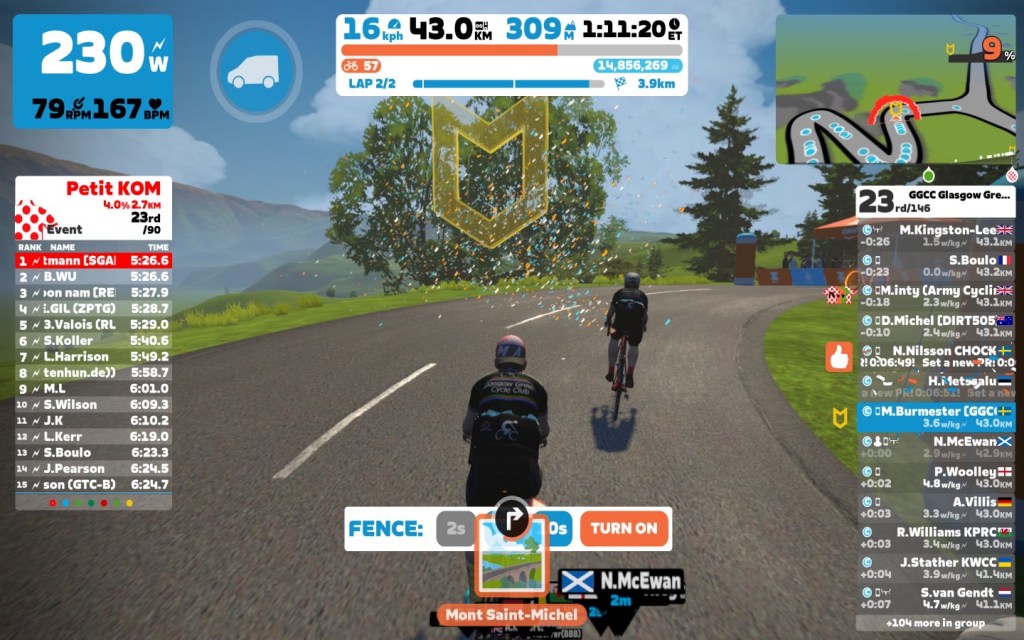This screenshot has width=1024, height=640.
Task: Give a Ride On thumbs up
Action: coord(838,357)
